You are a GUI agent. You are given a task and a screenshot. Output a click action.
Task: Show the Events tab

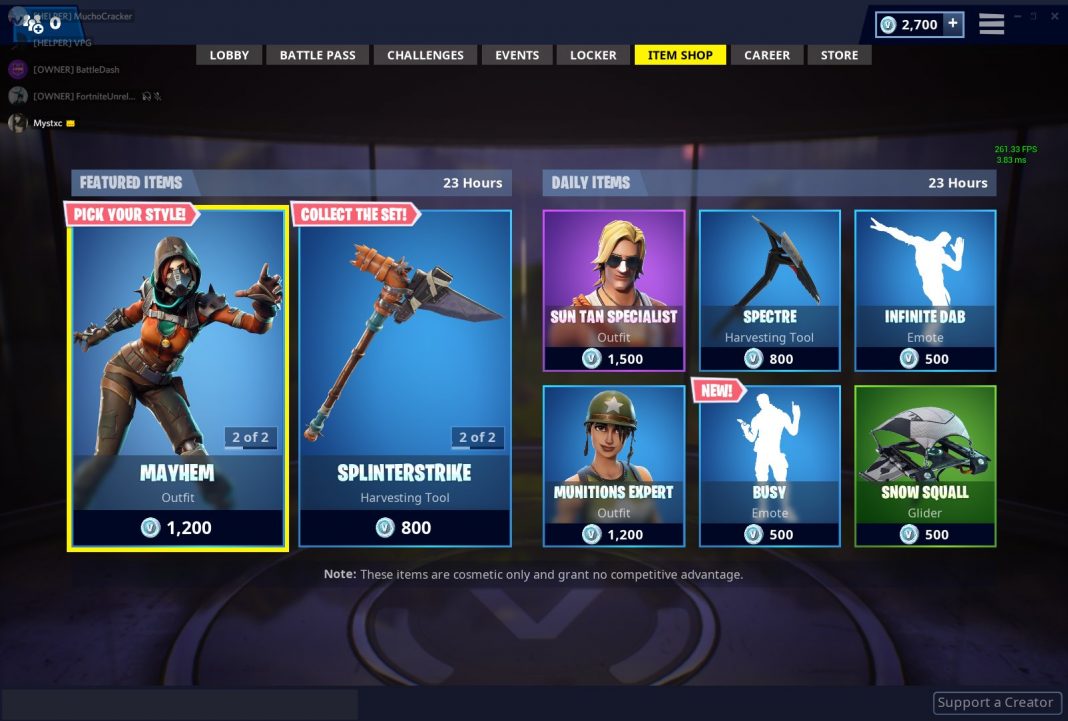(x=517, y=55)
